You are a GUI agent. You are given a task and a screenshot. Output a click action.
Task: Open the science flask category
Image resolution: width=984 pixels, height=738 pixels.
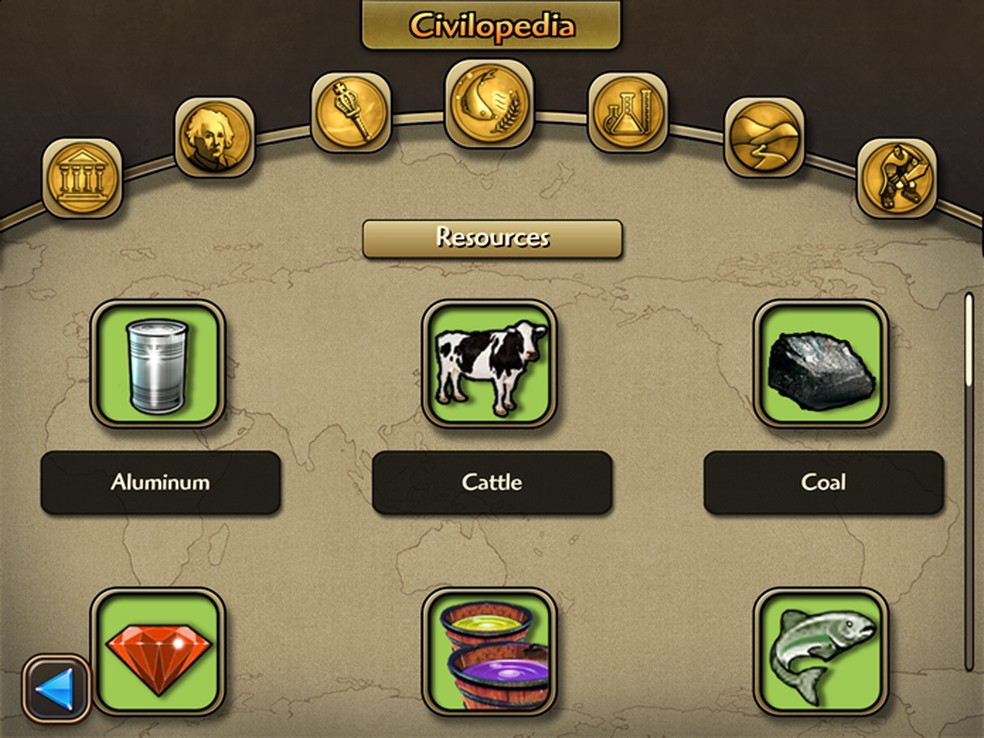pos(627,113)
